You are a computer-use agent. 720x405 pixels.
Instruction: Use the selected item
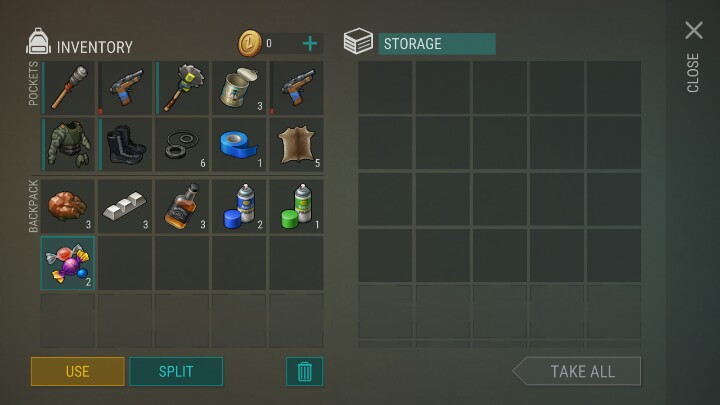point(77,371)
